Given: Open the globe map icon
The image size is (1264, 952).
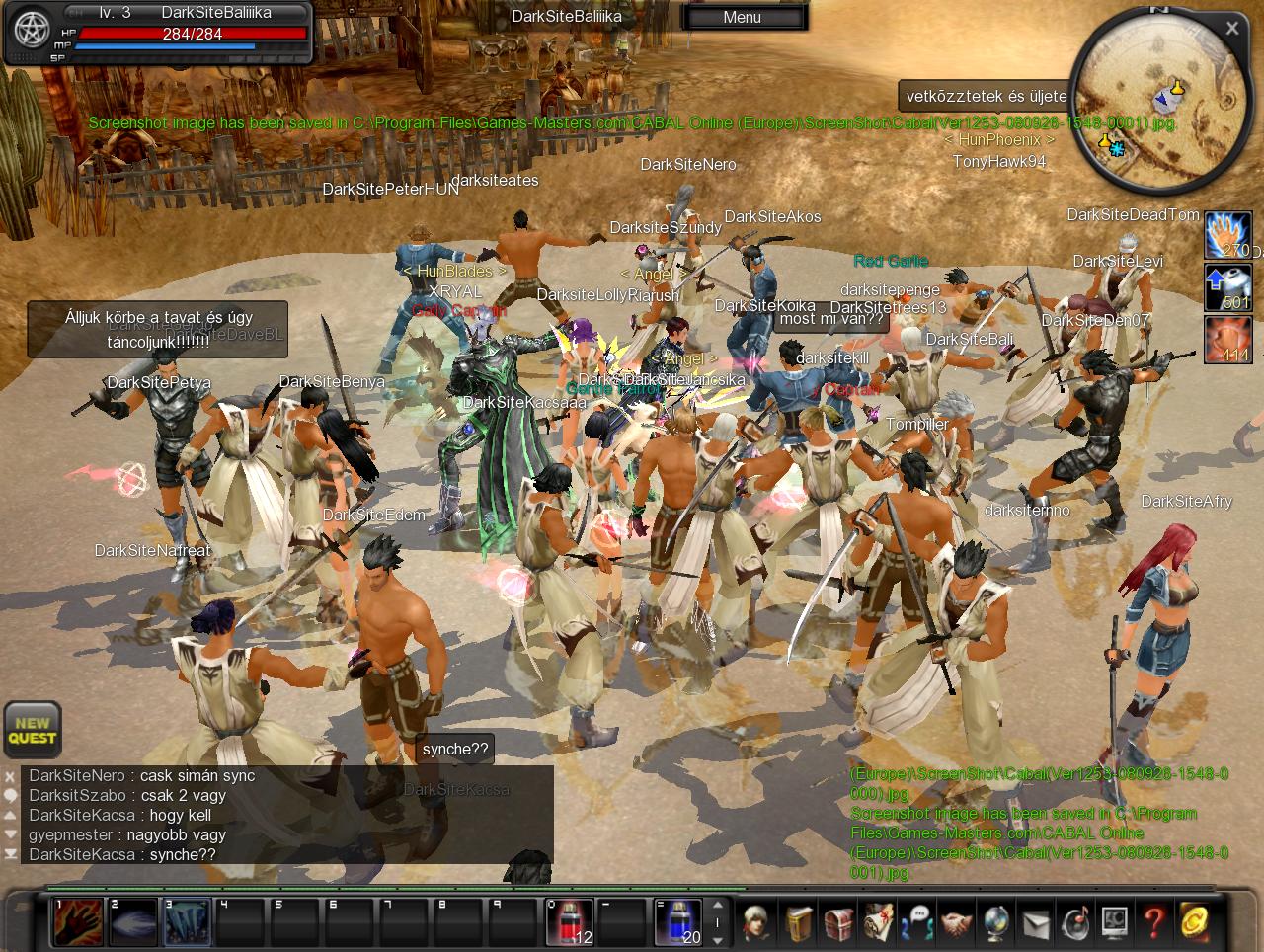Looking at the screenshot, I should click(995, 922).
